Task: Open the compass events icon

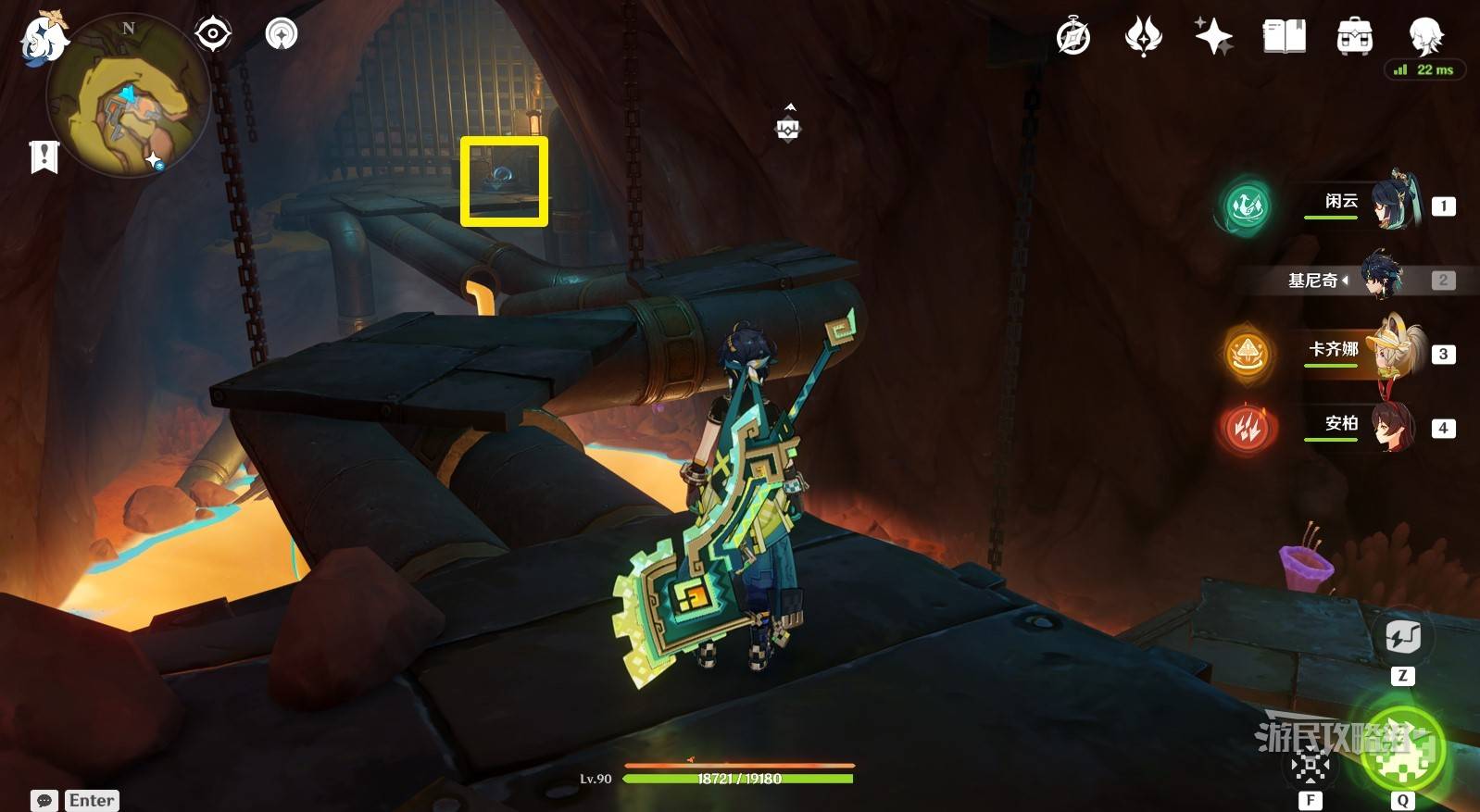Action: (1073, 37)
